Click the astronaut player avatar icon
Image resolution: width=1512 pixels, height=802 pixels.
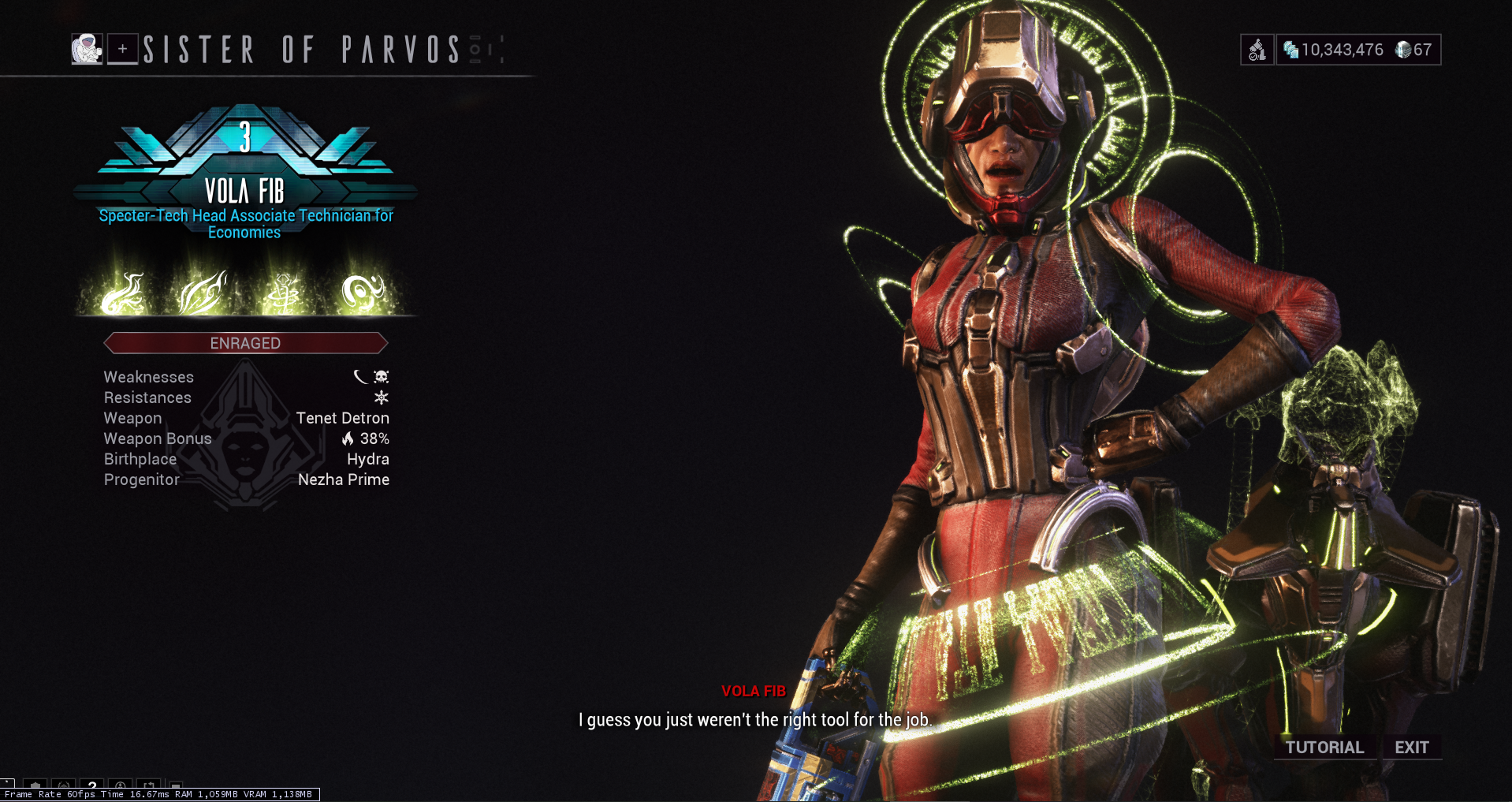[87, 50]
